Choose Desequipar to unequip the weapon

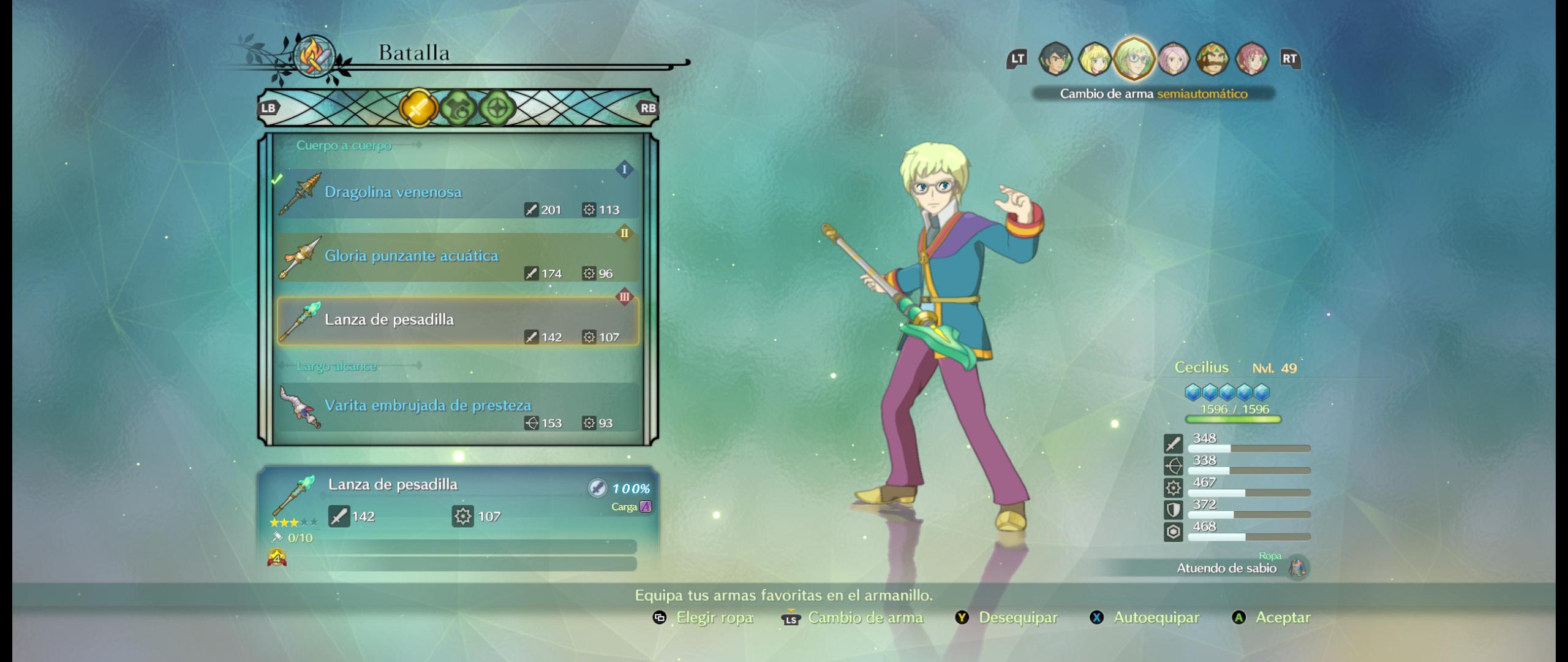1007,617
